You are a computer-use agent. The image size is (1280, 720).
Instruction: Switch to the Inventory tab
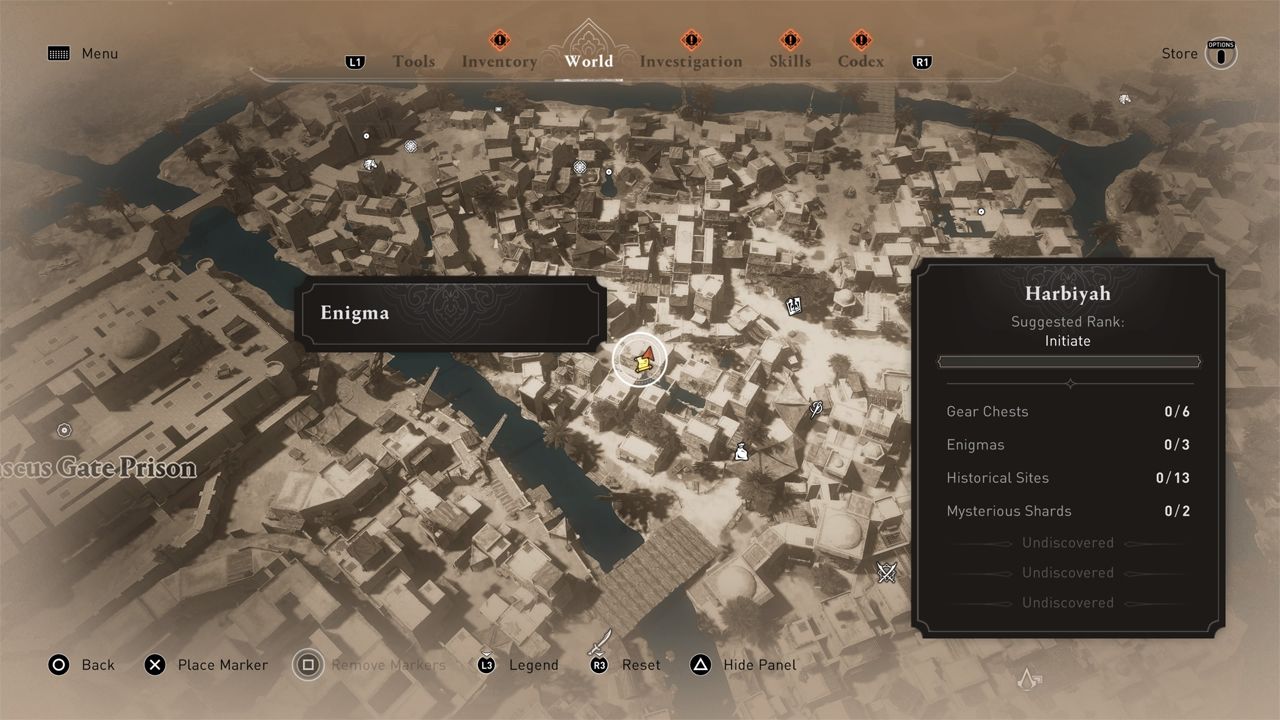click(498, 61)
